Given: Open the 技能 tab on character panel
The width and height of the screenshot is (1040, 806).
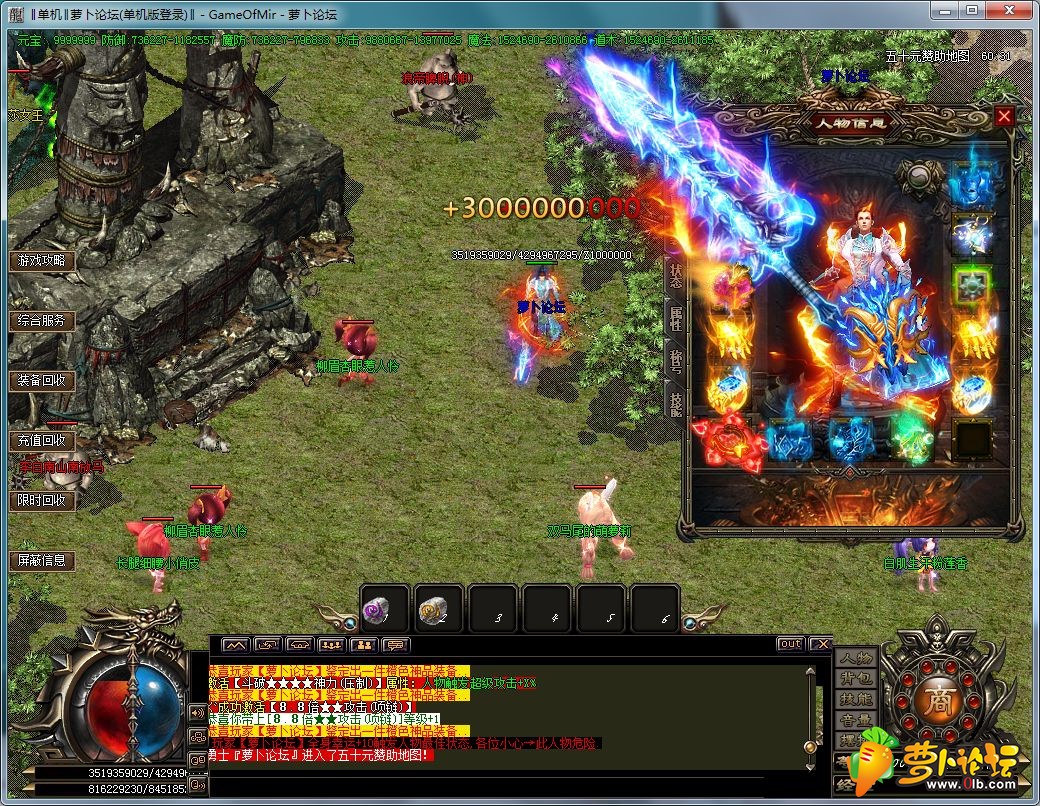Looking at the screenshot, I should pyautogui.click(x=676, y=400).
